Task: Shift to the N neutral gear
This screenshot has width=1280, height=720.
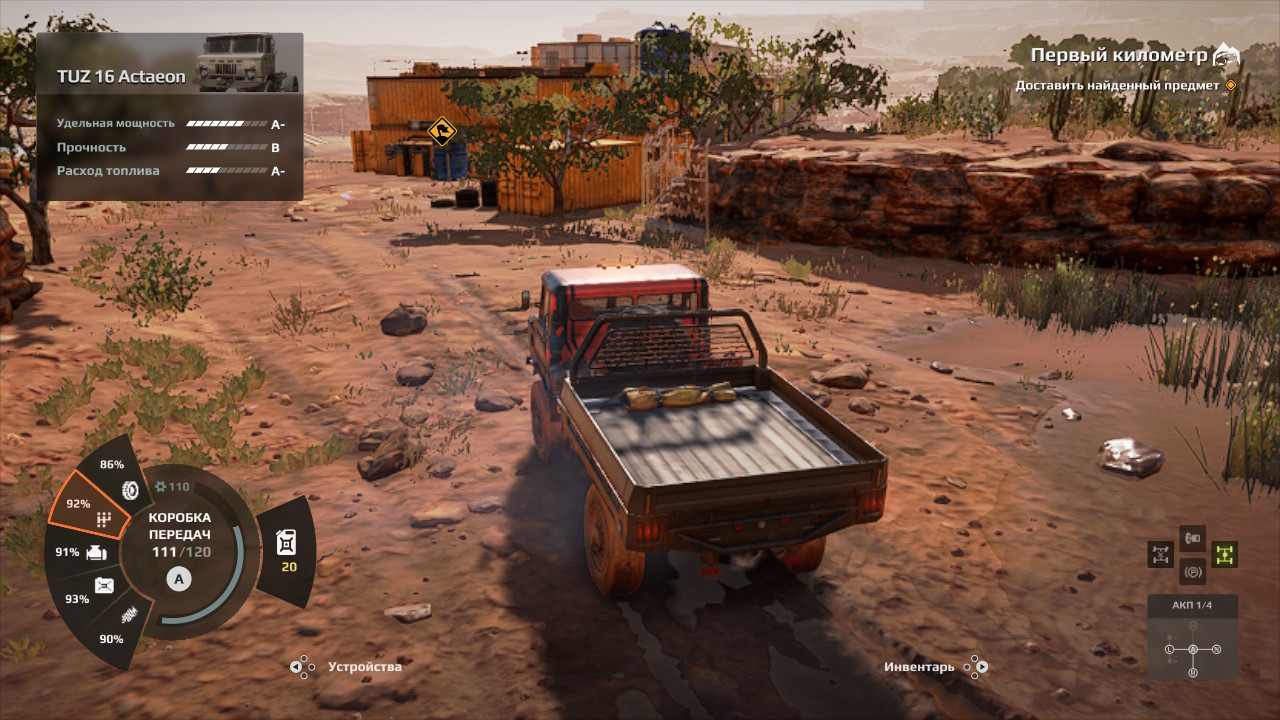Action: point(1217,650)
